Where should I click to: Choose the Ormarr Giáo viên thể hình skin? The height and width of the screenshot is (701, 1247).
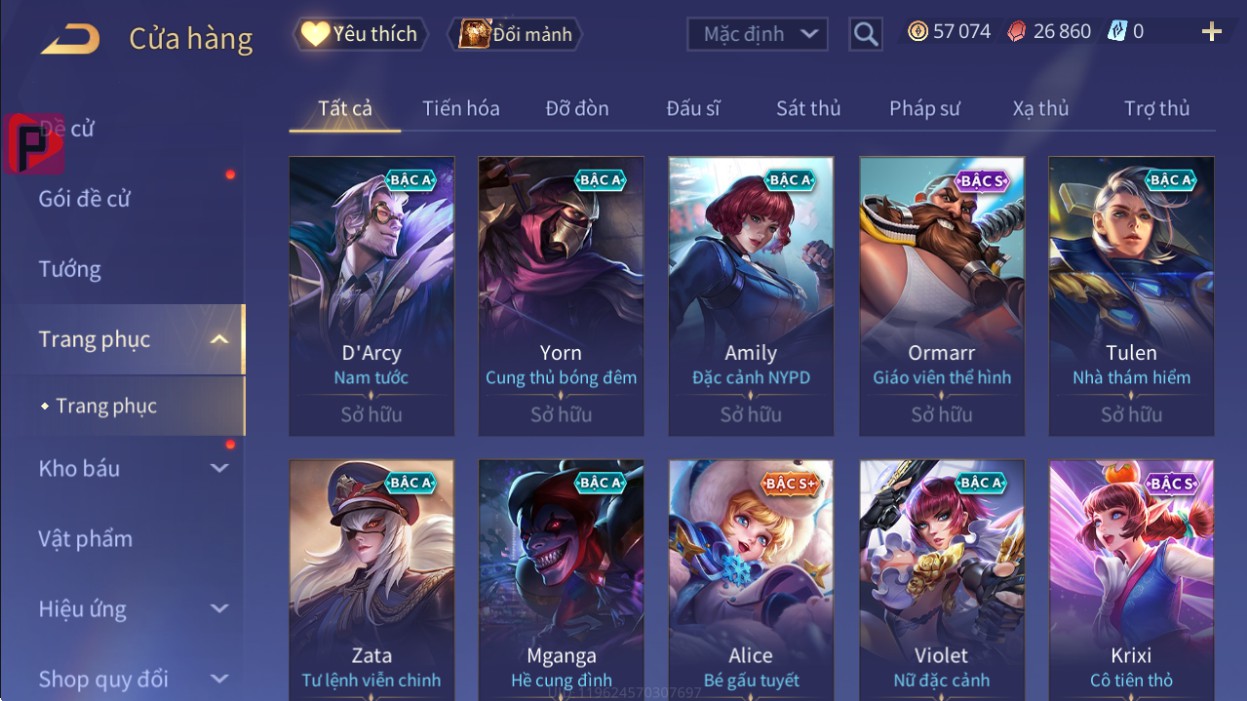[941, 295]
